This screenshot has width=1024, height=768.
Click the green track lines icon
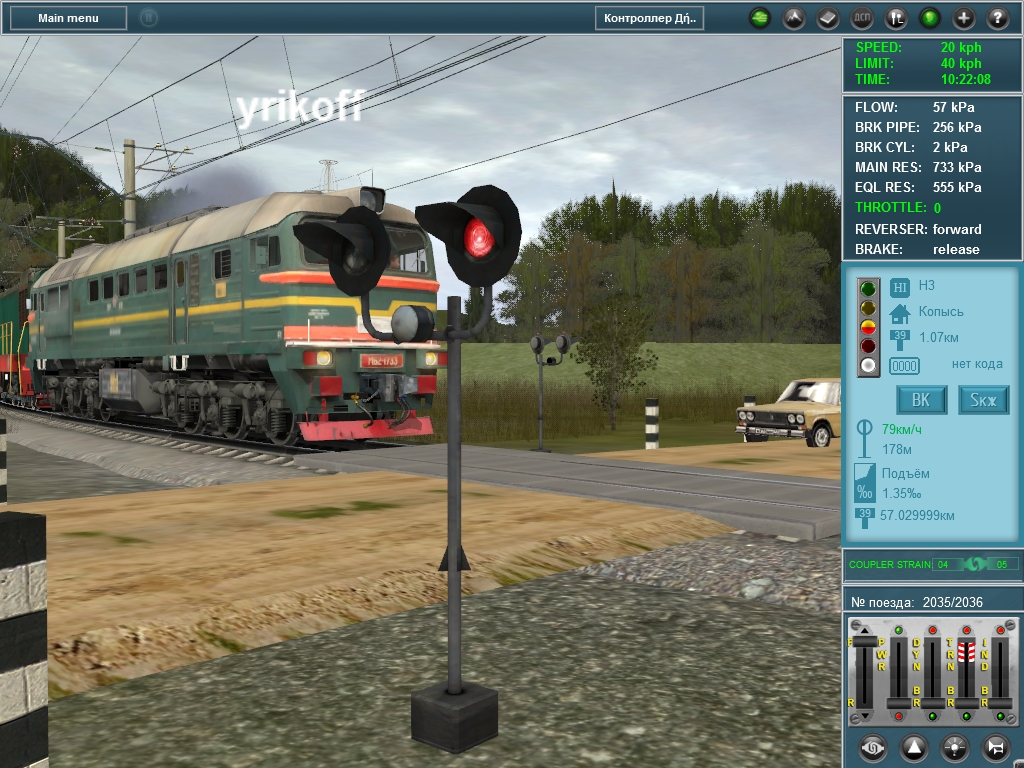(x=760, y=18)
